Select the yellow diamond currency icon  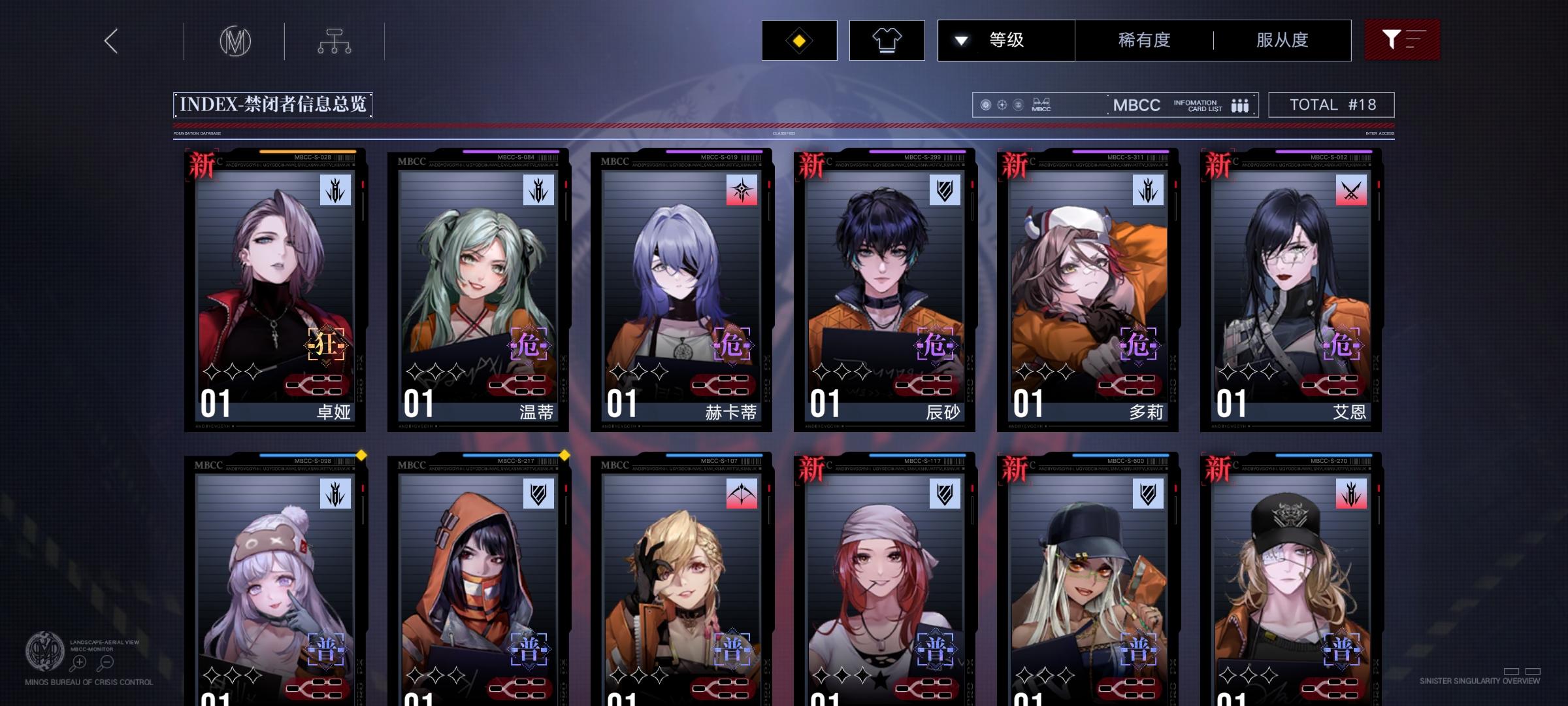[x=798, y=40]
